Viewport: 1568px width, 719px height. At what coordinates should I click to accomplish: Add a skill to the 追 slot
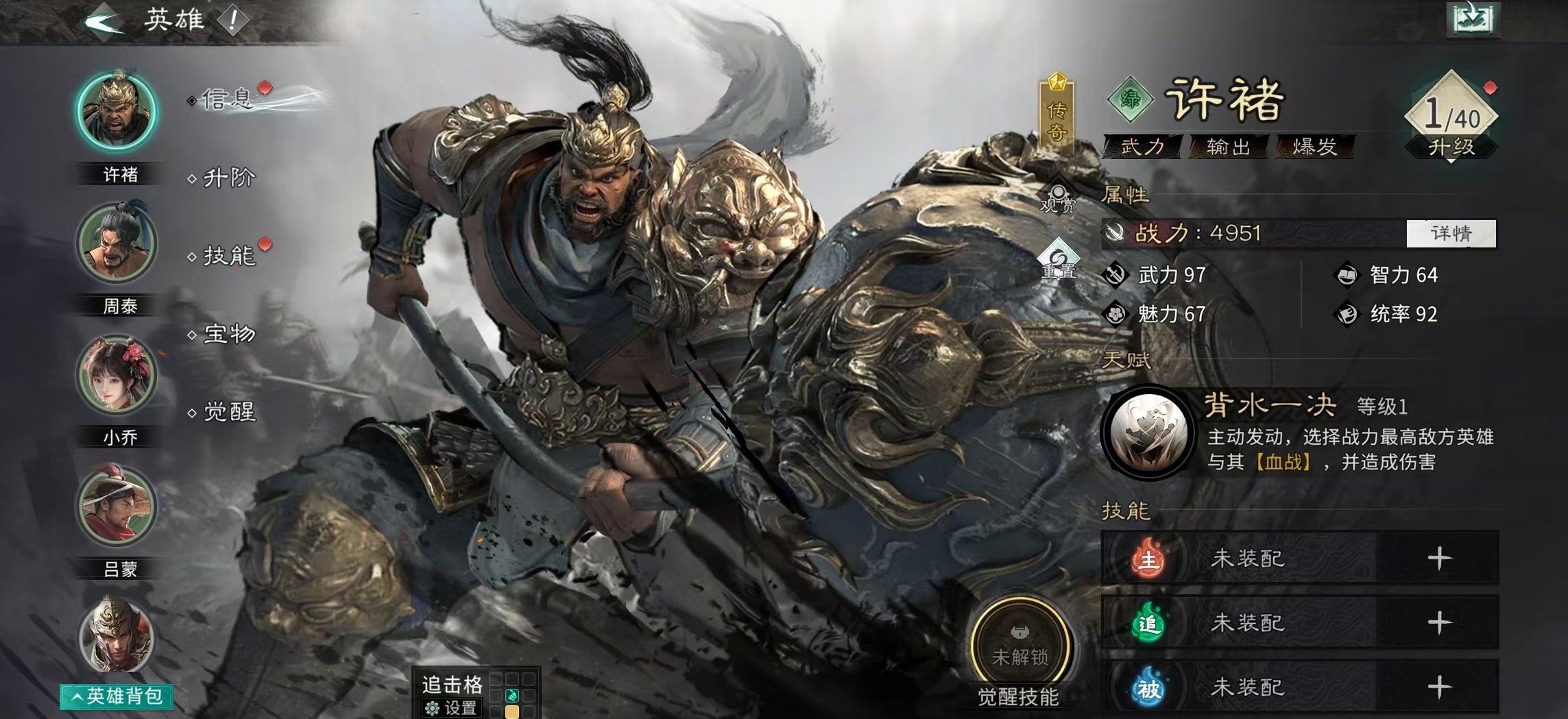[x=1439, y=622]
